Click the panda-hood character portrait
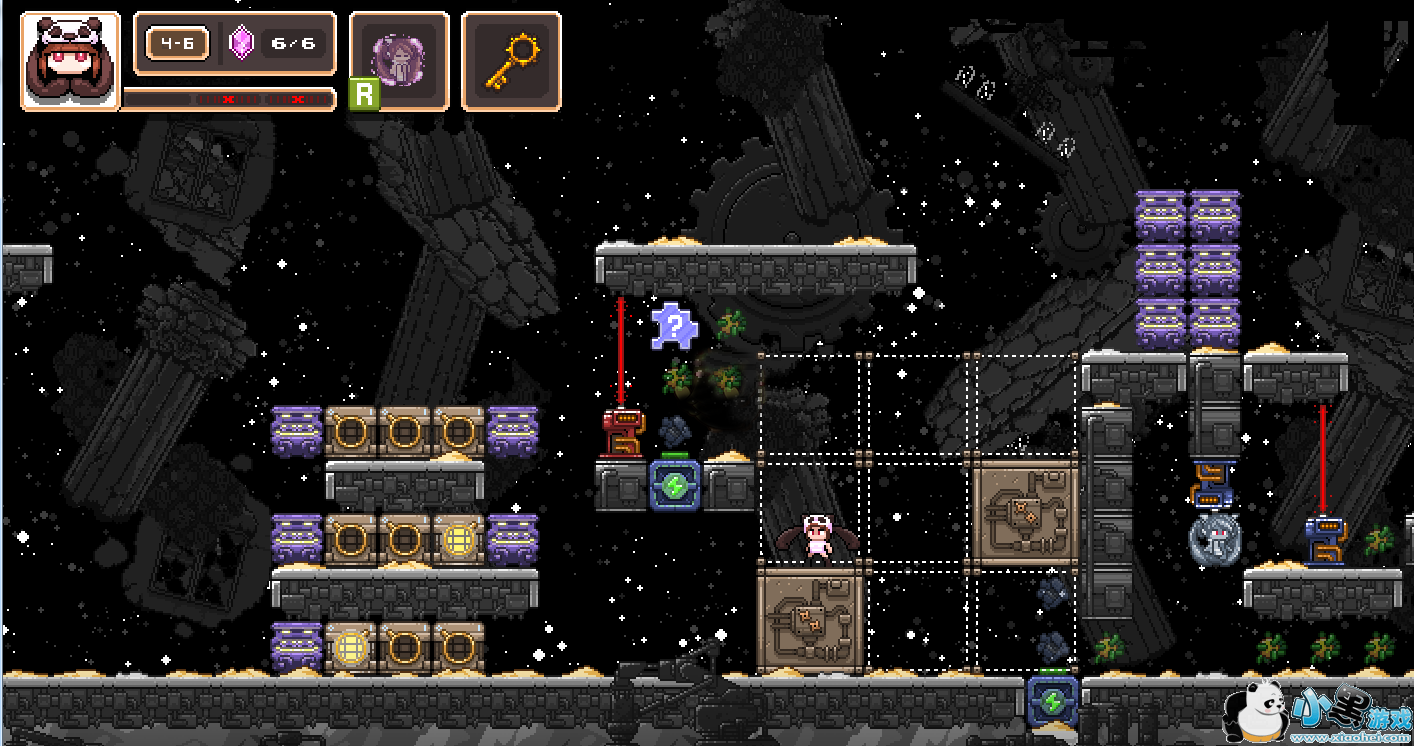Image resolution: width=1414 pixels, height=746 pixels. (x=70, y=60)
